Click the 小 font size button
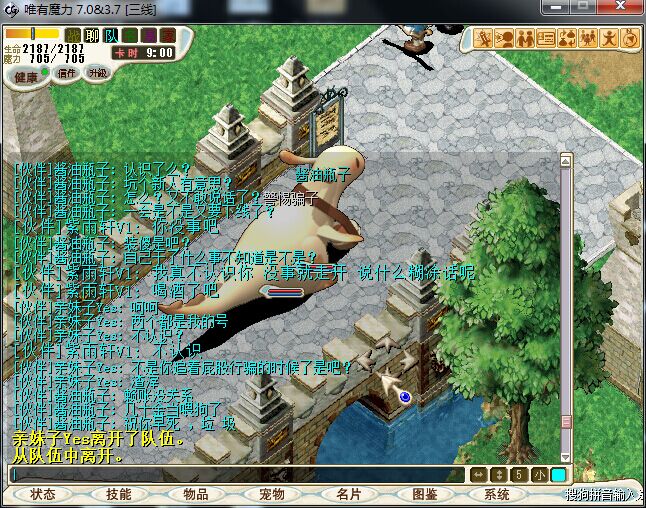 pyautogui.click(x=539, y=474)
